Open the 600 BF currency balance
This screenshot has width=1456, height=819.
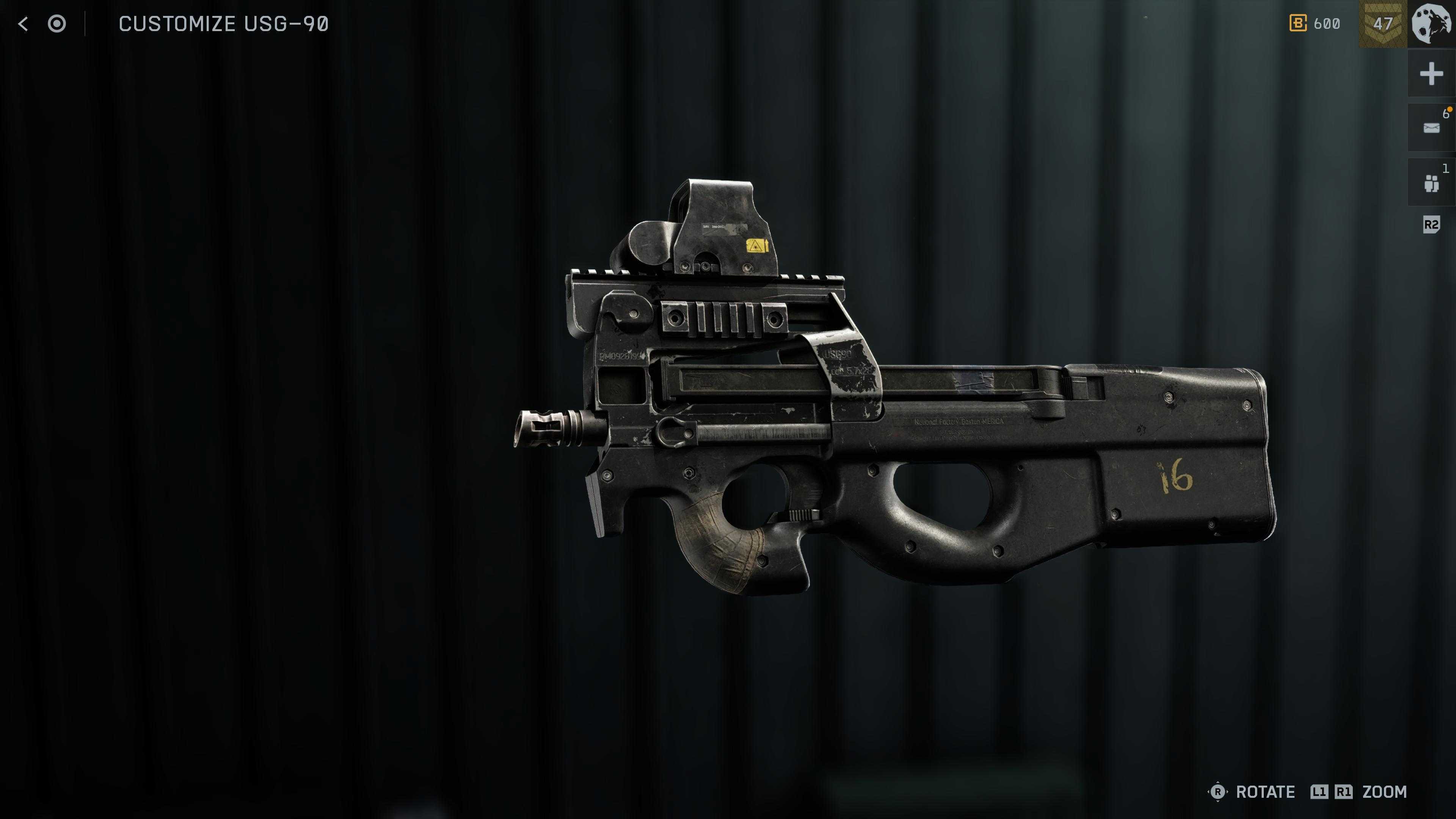tap(1315, 24)
